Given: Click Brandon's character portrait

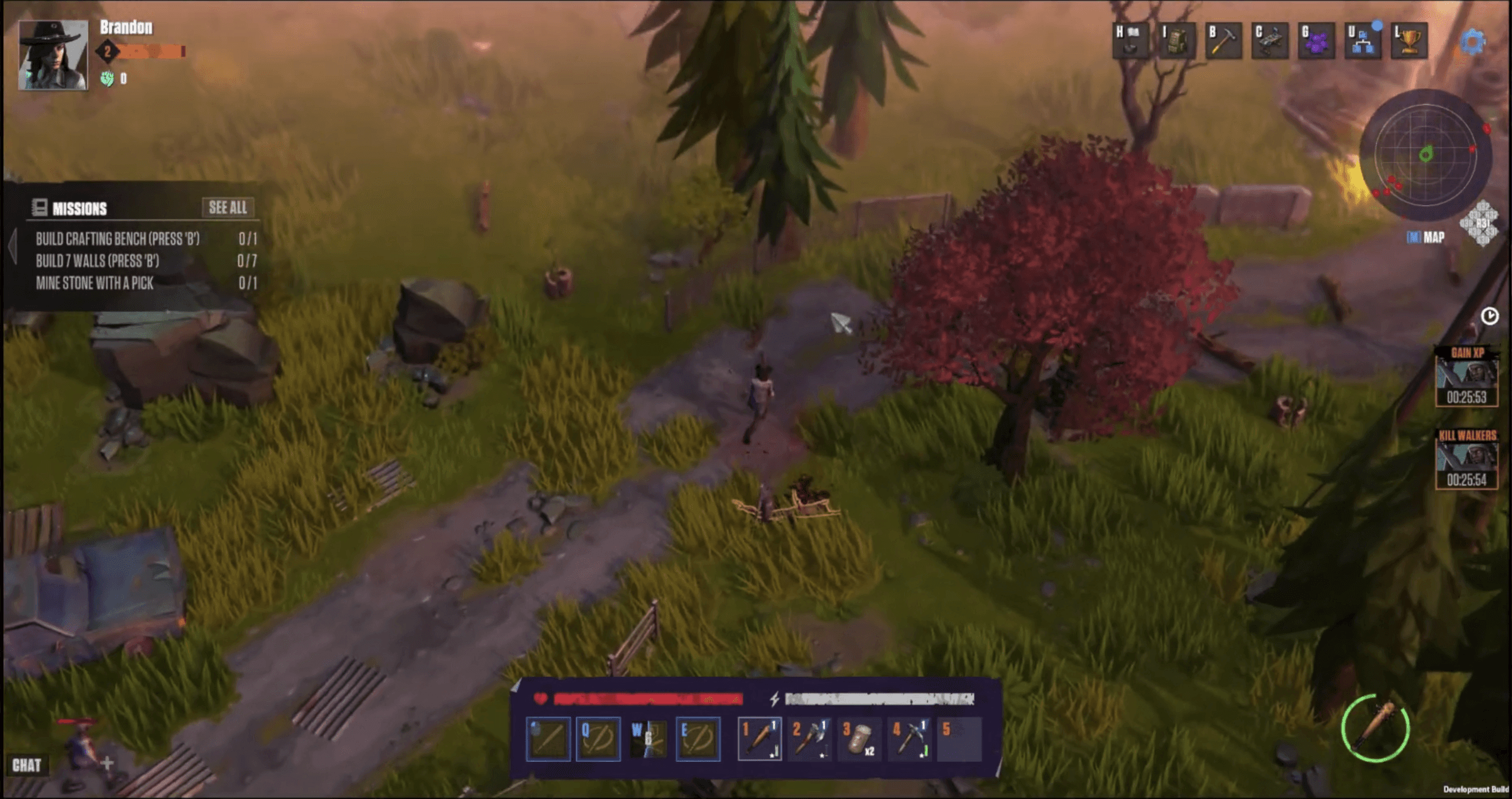Looking at the screenshot, I should click(53, 55).
